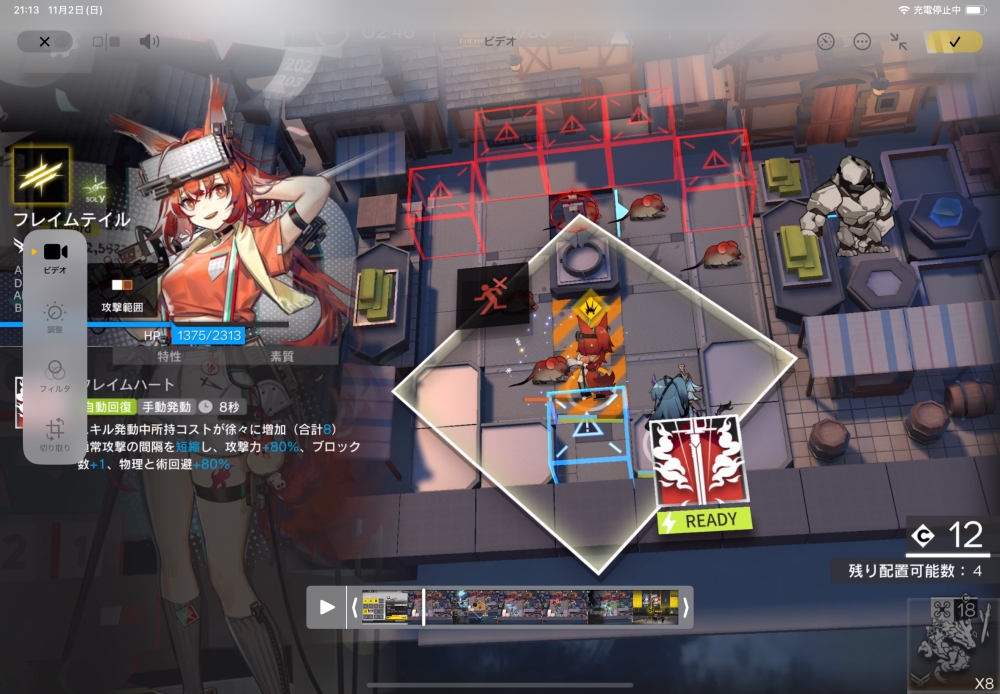This screenshot has height=694, width=1000.
Task: Click the video timeline frame strip
Action: tap(520, 607)
